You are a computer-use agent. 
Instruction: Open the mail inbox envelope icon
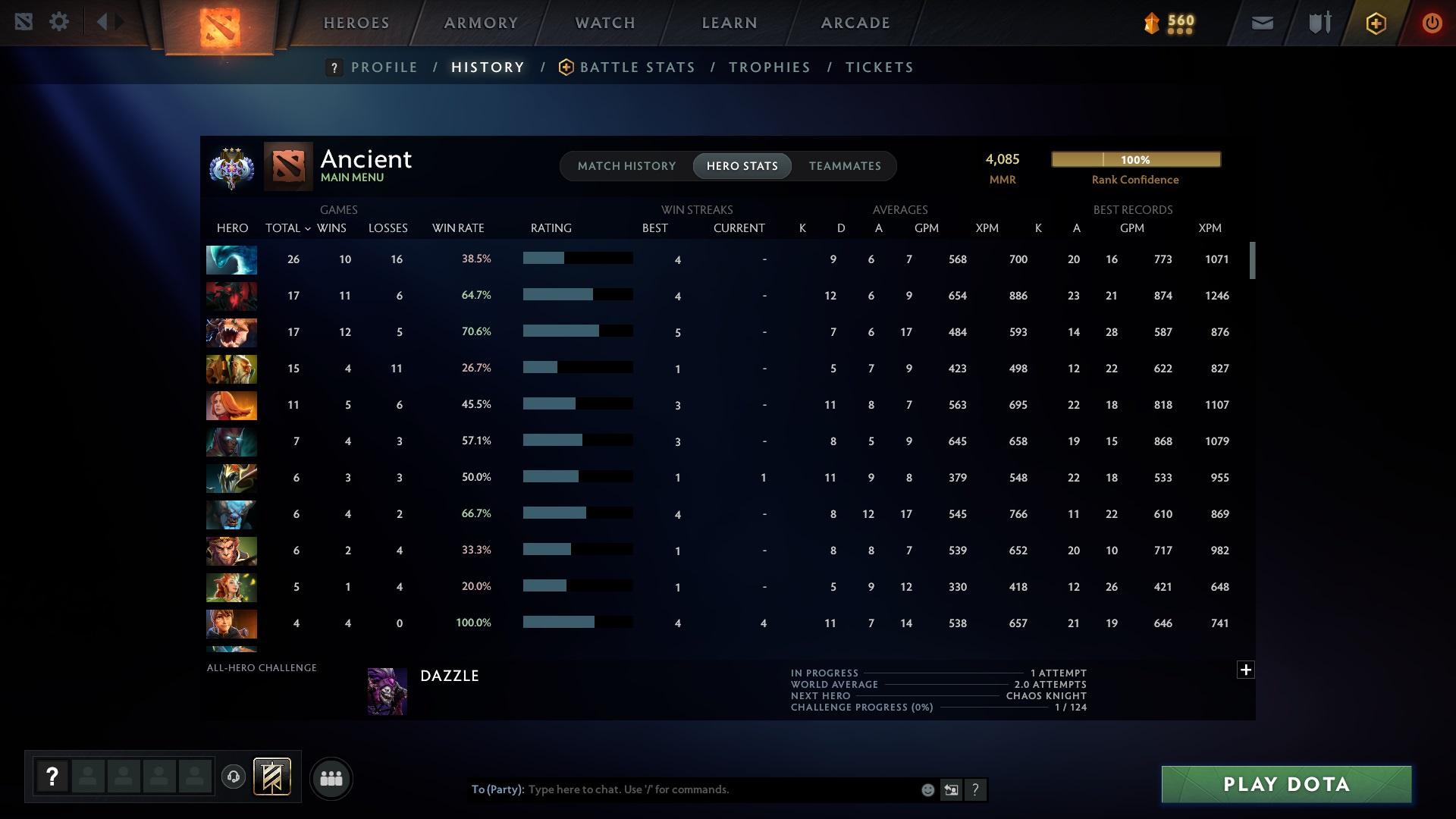[1261, 23]
